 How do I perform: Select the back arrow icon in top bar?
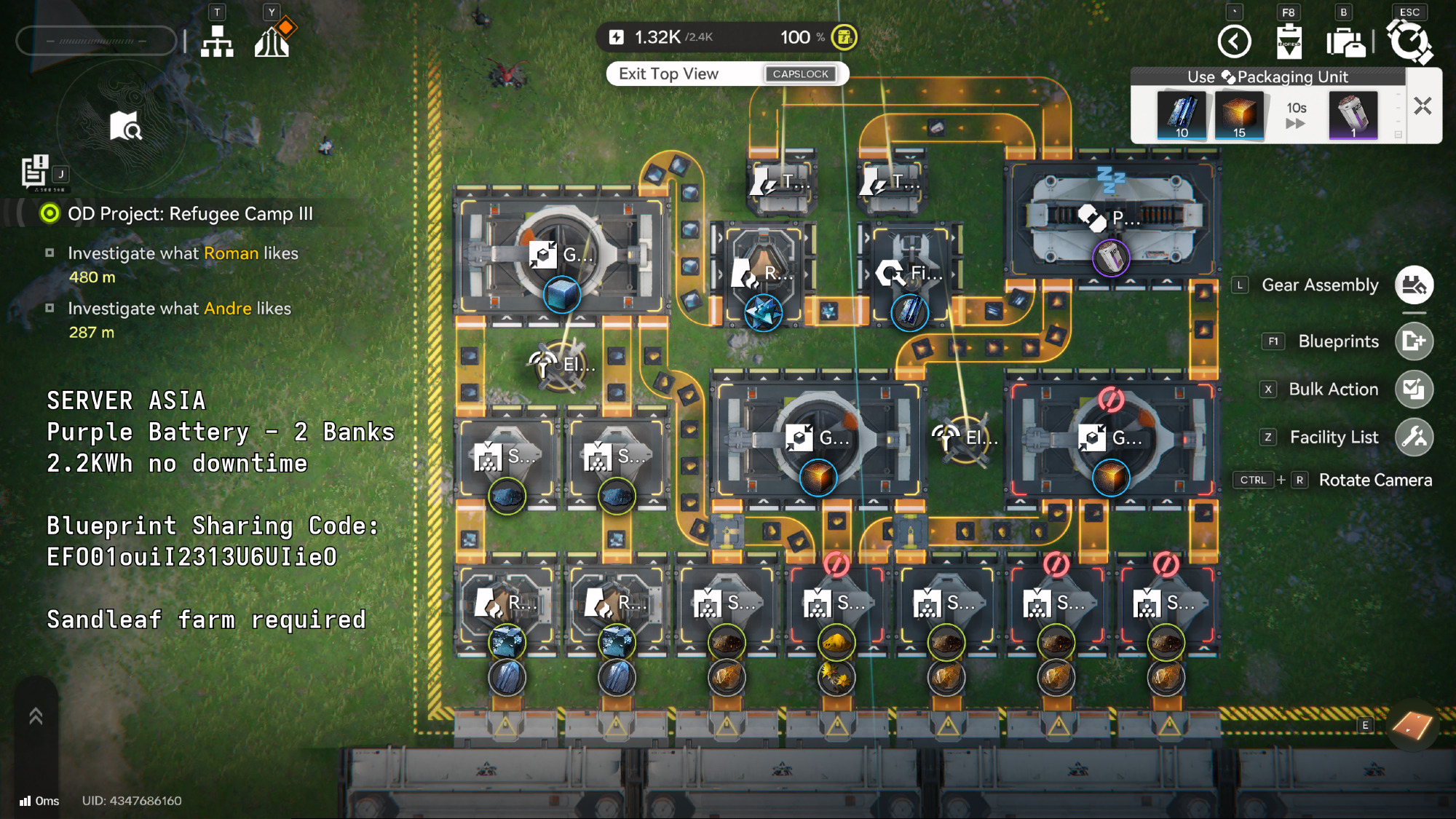tap(1235, 41)
